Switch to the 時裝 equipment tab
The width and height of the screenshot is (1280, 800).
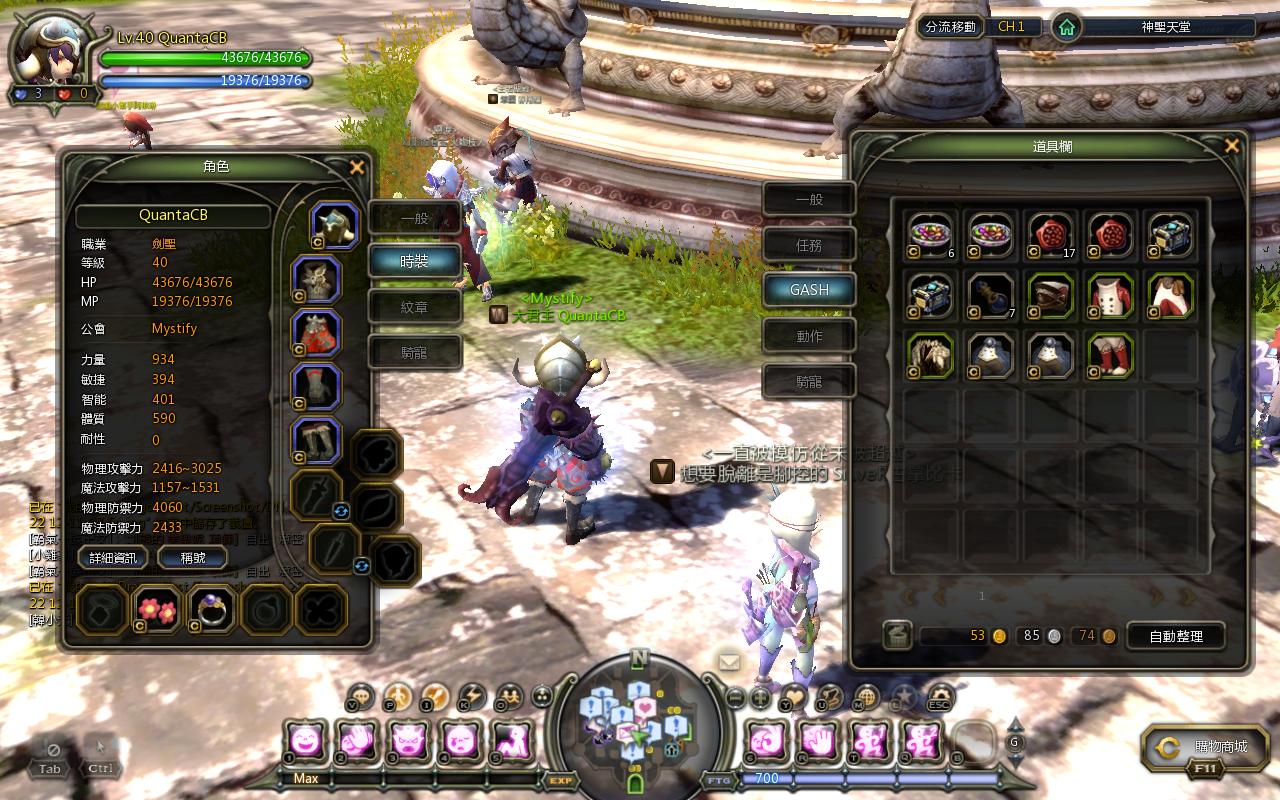[x=414, y=261]
